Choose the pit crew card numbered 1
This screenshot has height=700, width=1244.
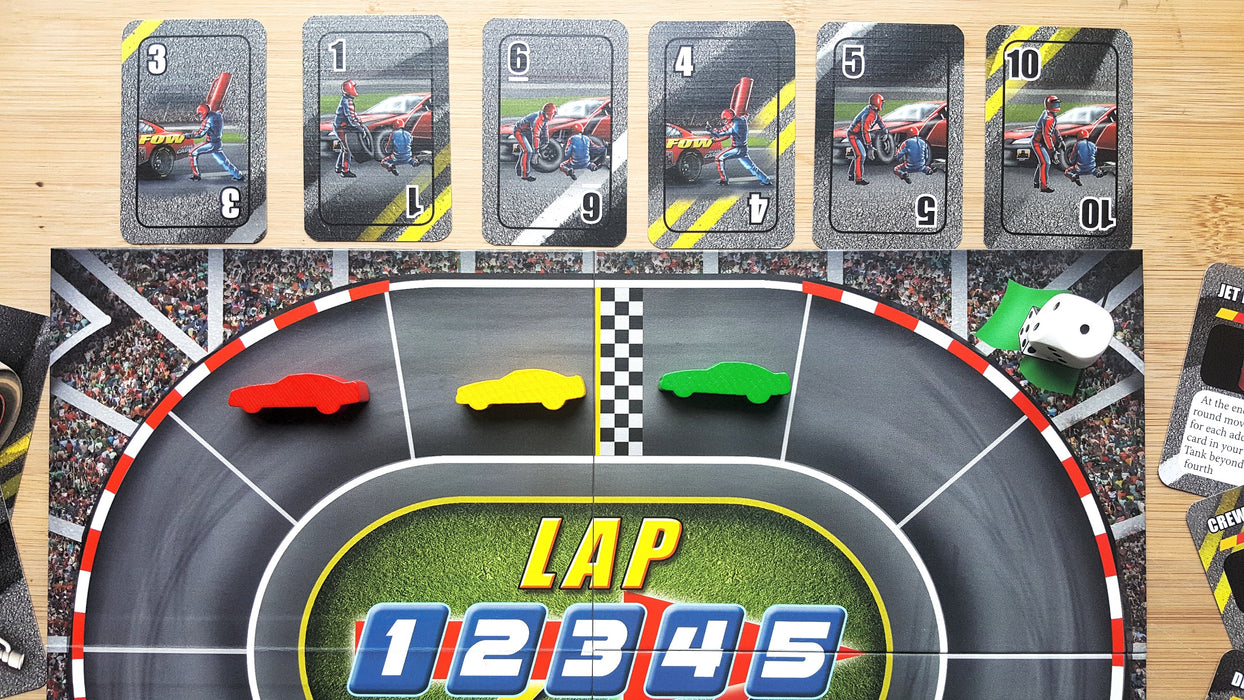(x=376, y=129)
